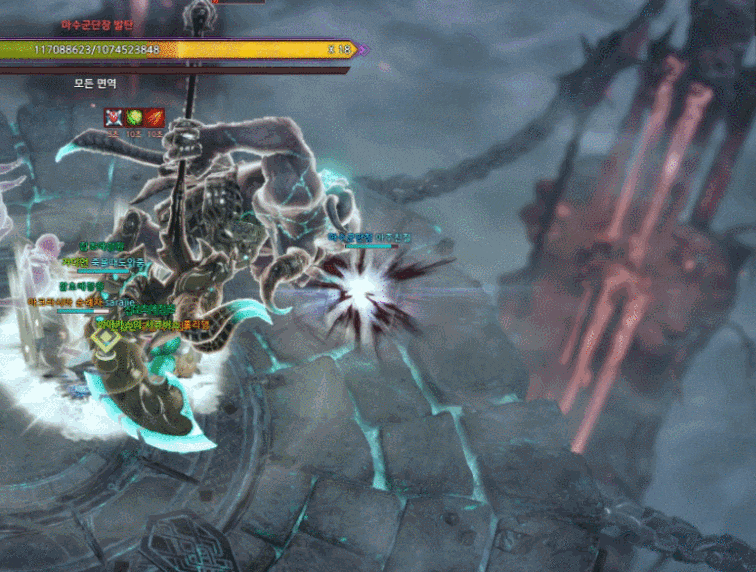Inspect the red claw-slash debuff icon

pos(155,118)
